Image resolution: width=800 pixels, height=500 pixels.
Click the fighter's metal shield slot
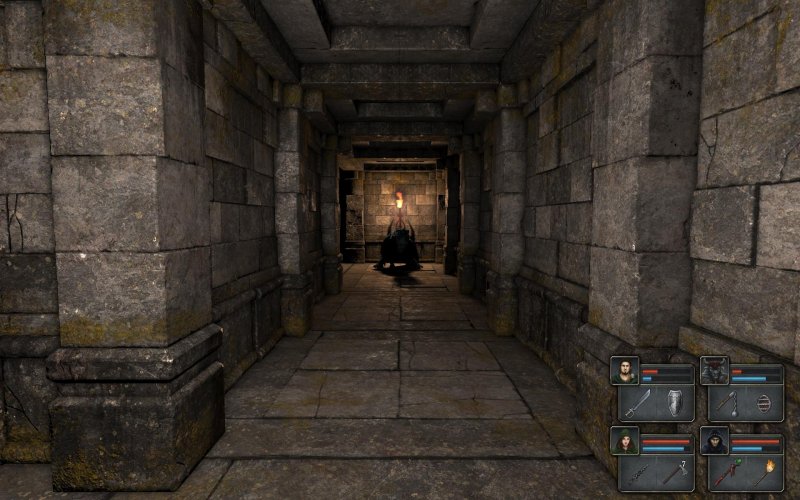coord(675,402)
